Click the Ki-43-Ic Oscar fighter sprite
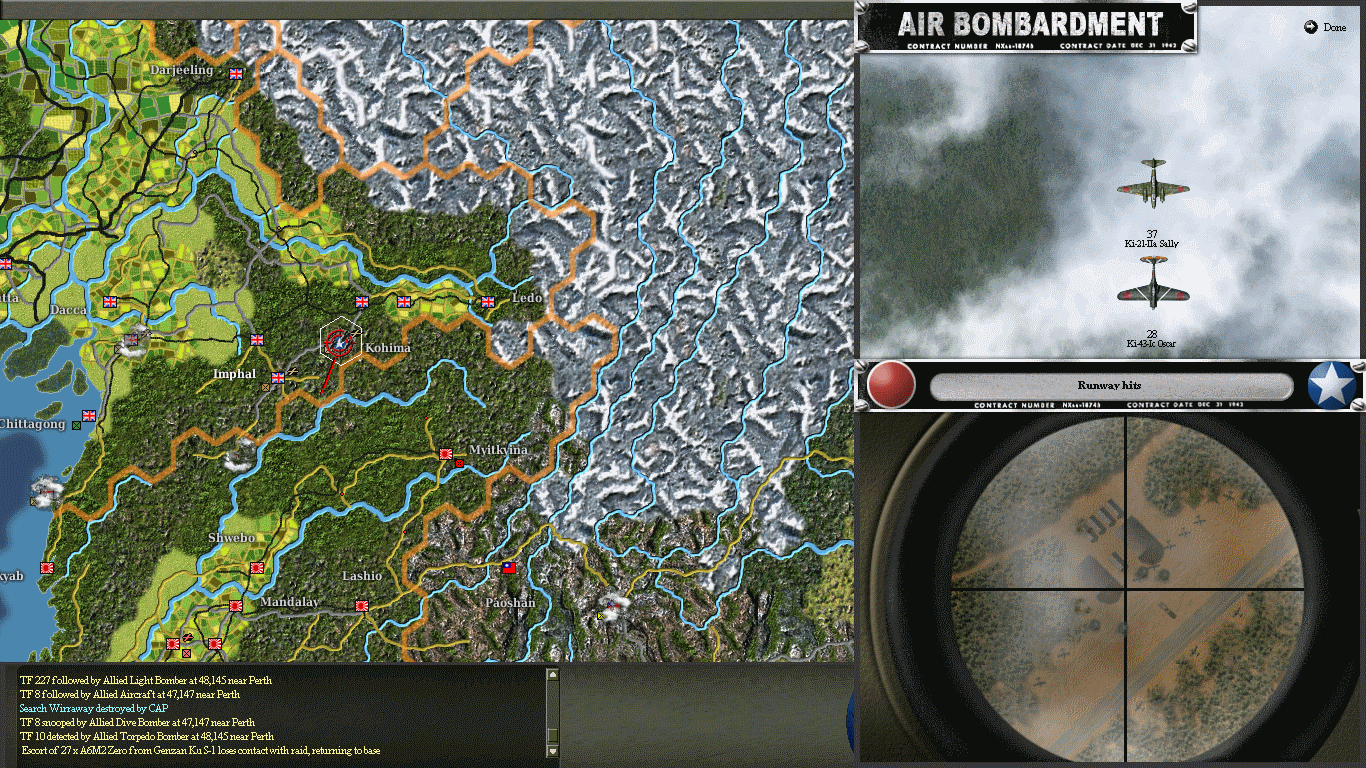Viewport: 1366px width, 768px height. pos(1152,295)
